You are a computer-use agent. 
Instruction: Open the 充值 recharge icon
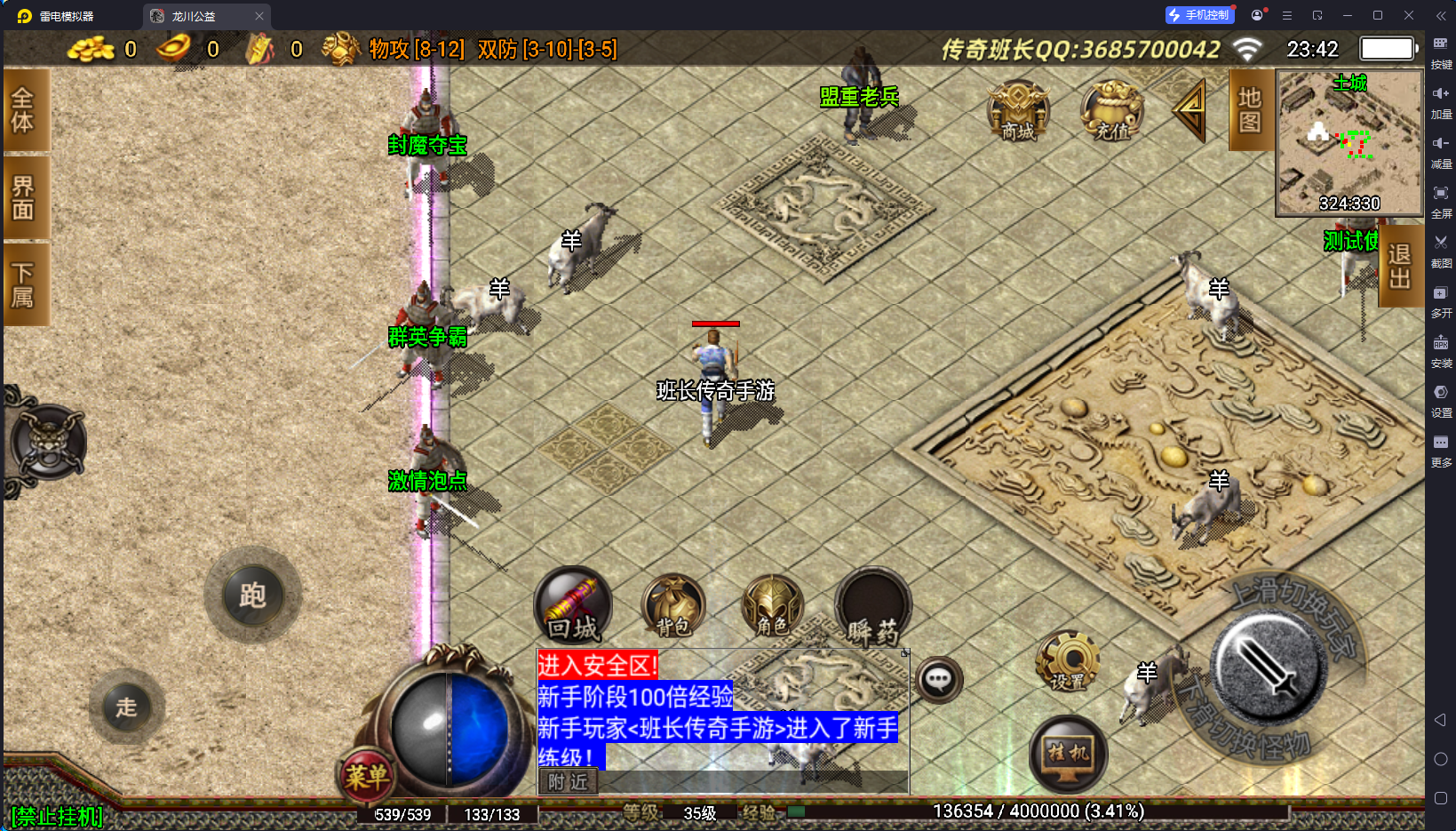[1111, 113]
